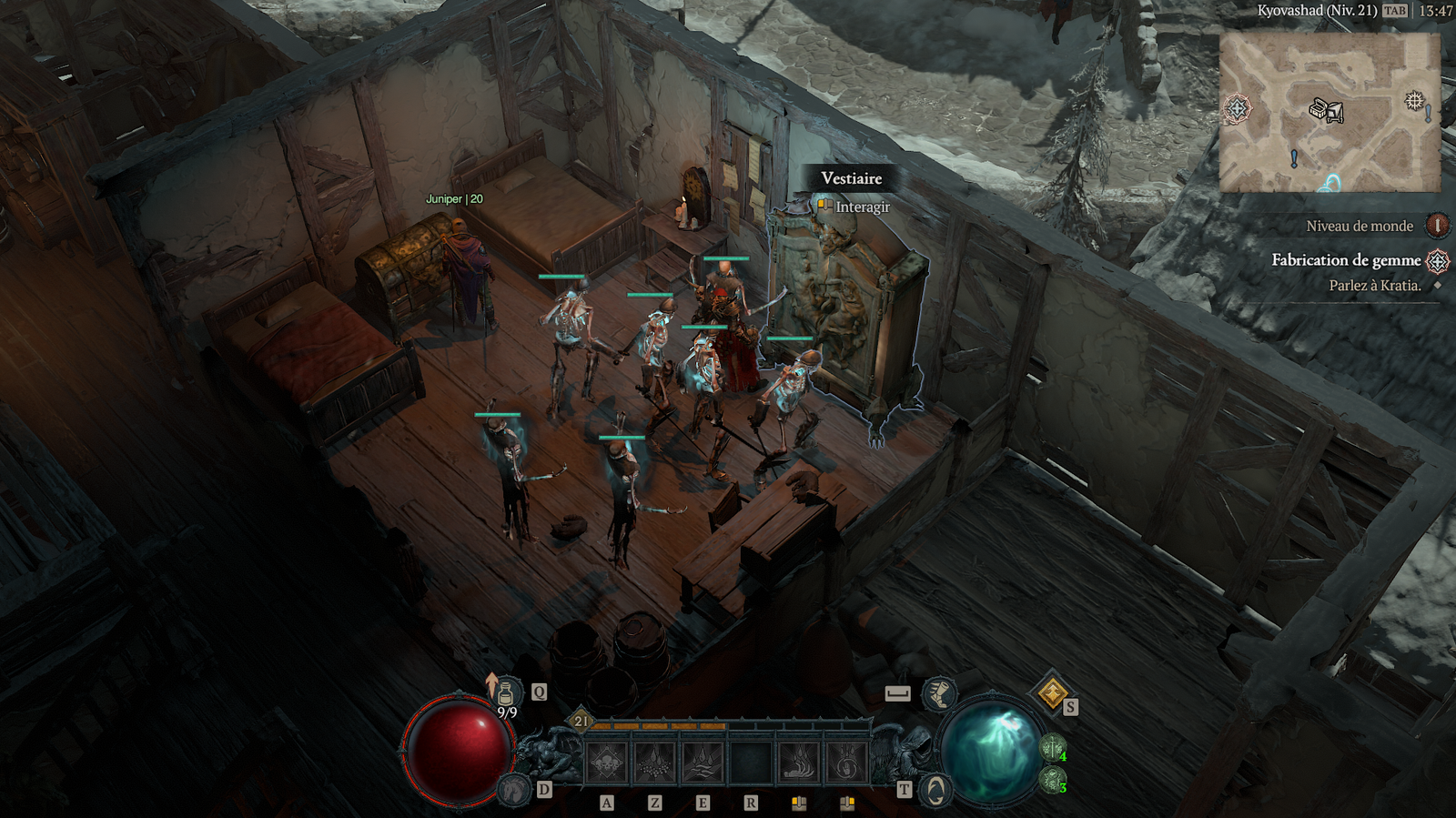Open the town portal swirl icon
This screenshot has height=818, width=1456.
pyautogui.click(x=935, y=790)
